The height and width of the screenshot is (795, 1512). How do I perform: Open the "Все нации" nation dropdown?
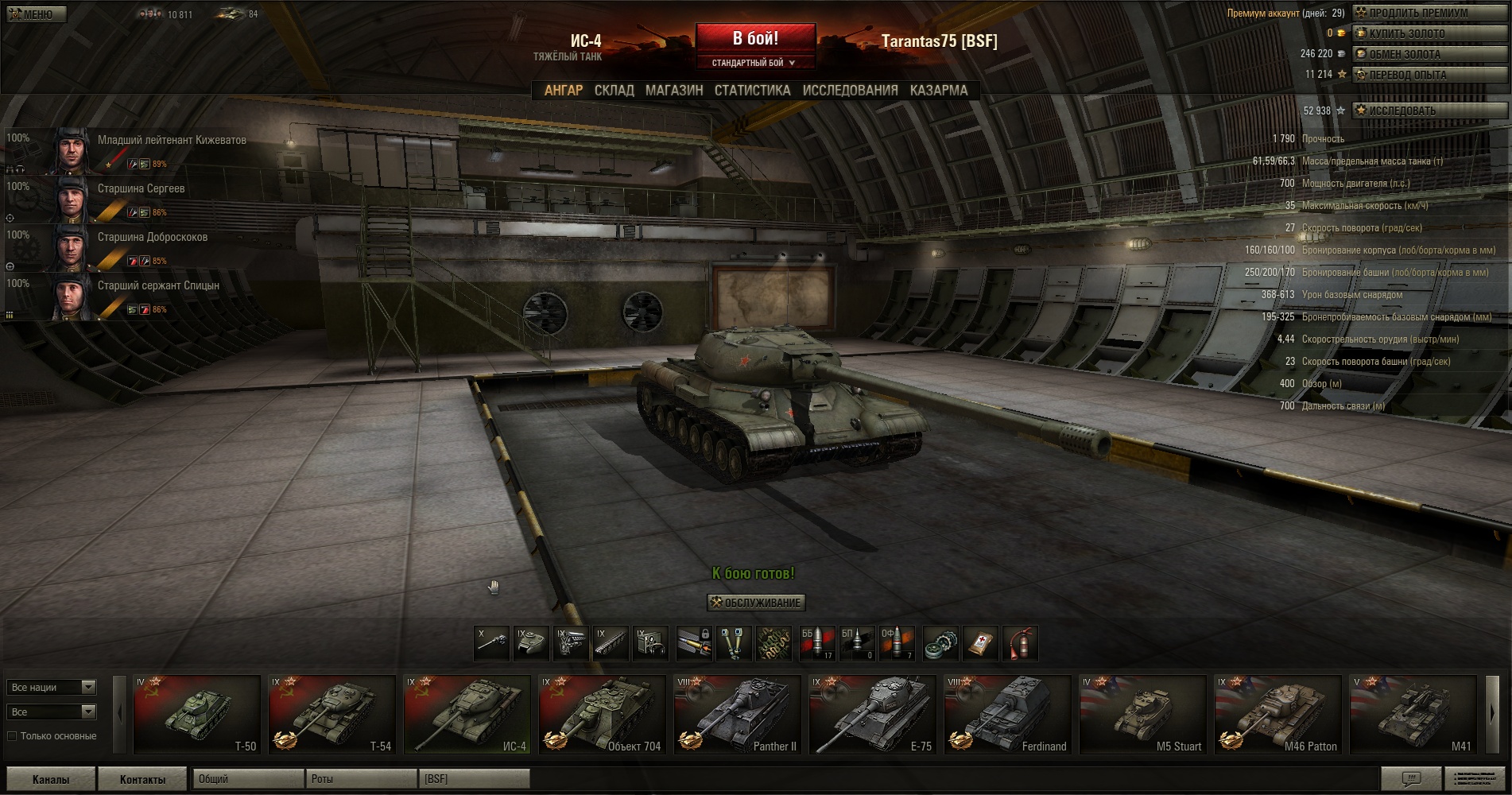tap(52, 687)
